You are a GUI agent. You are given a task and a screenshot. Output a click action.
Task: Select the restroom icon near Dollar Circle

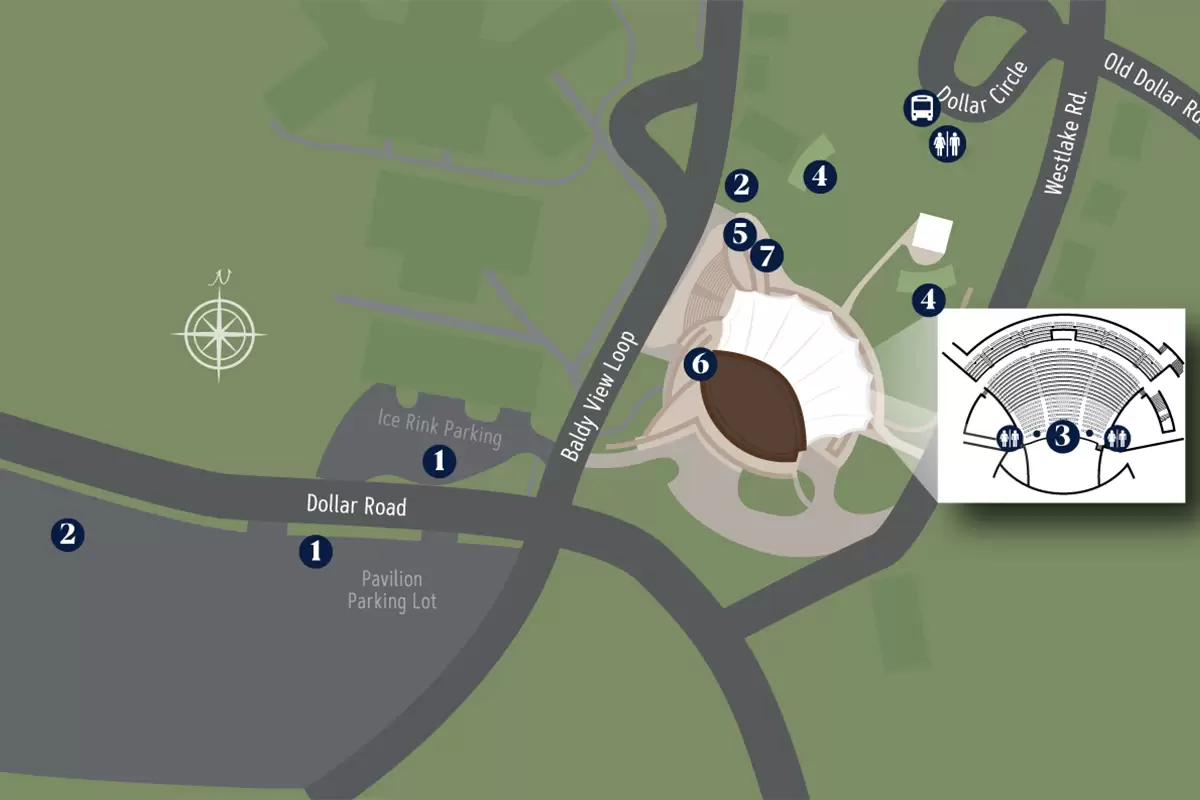point(947,145)
